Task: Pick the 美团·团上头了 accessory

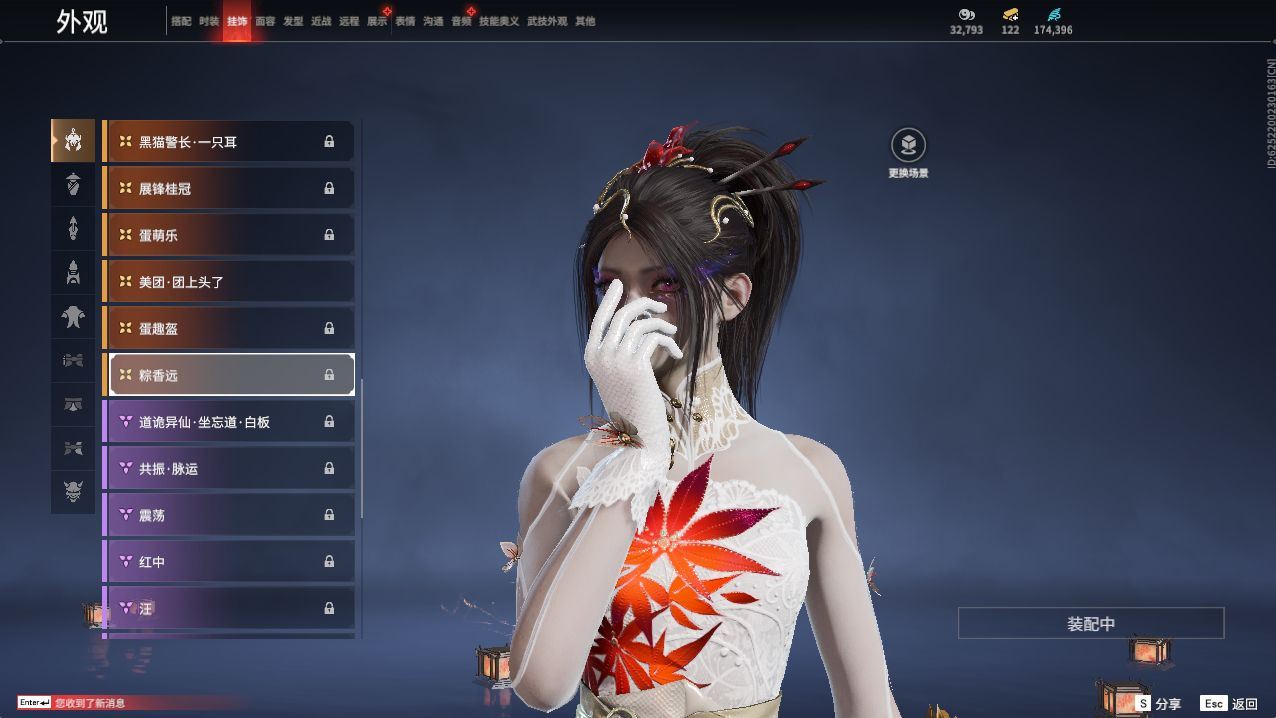Action: [230, 282]
